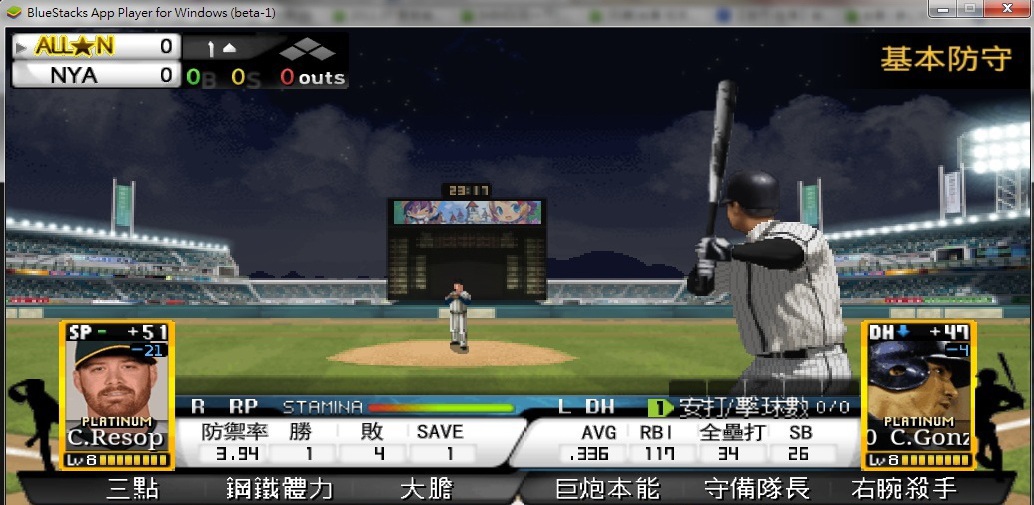Choose the 鋼鐵體力 skill label
The height and width of the screenshot is (505, 1034).
pos(279,489)
